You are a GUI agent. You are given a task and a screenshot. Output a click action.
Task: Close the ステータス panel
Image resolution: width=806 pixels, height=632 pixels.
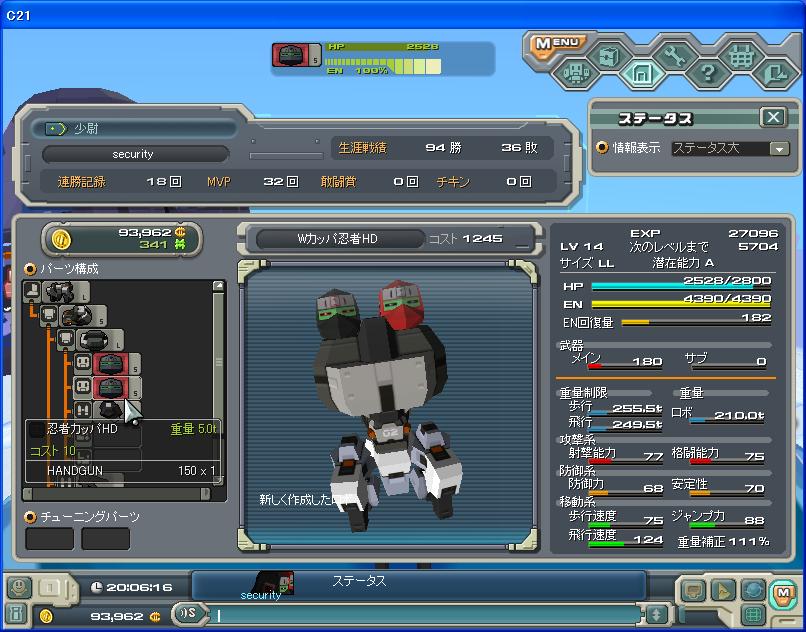pos(773,117)
